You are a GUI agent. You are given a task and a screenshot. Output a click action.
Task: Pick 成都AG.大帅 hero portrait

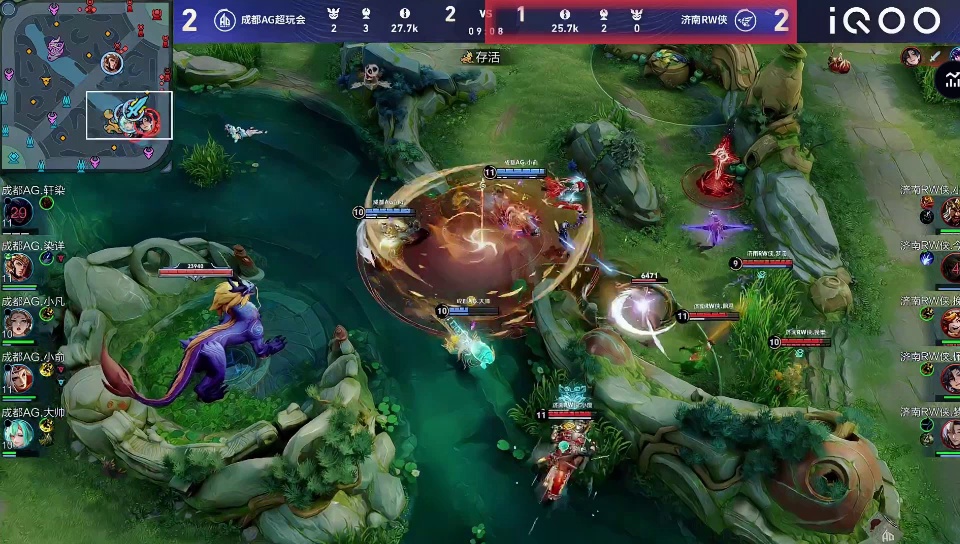(x=18, y=432)
